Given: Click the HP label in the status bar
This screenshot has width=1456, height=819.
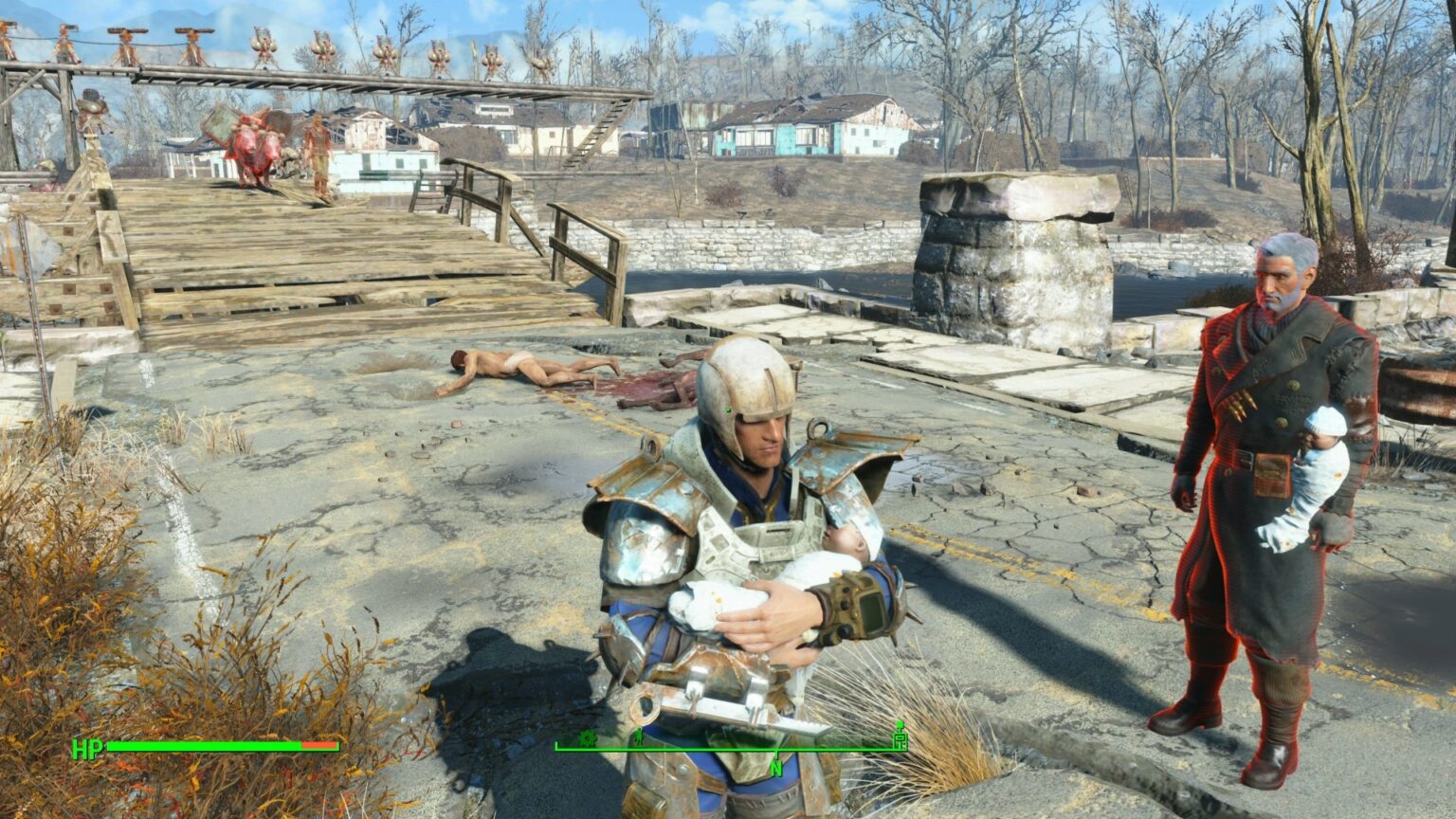Looking at the screenshot, I should tap(86, 750).
